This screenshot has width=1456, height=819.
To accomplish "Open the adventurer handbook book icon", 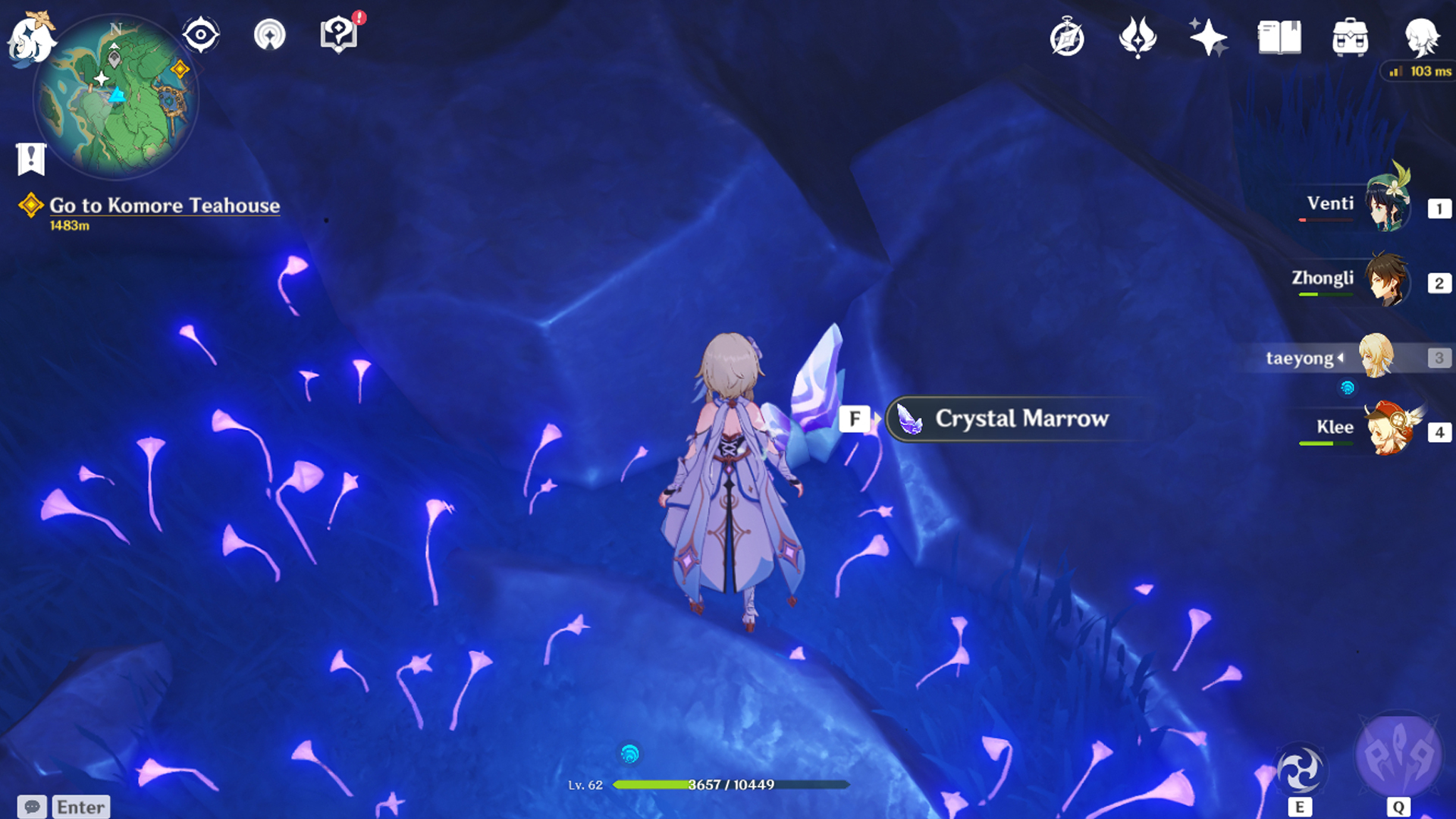I will 1279,38.
